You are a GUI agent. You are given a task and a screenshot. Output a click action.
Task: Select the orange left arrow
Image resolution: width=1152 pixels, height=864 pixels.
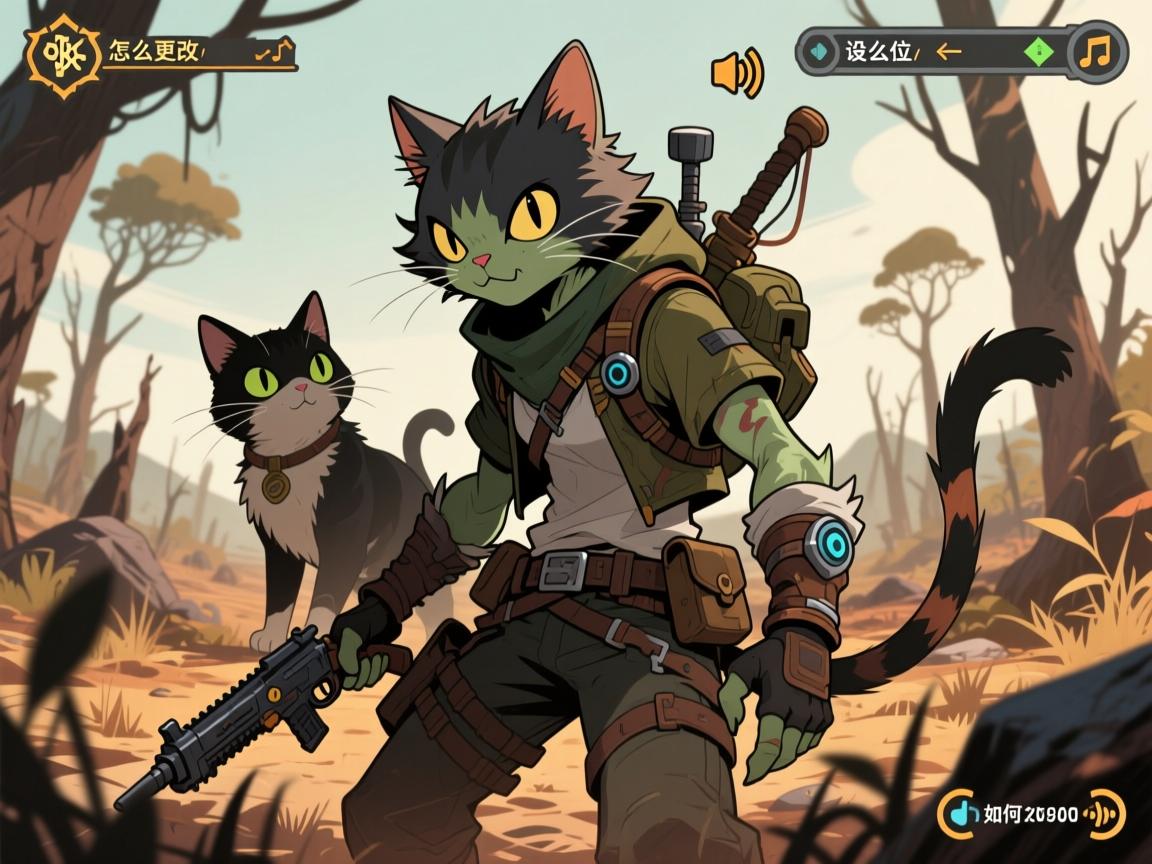tap(947, 51)
